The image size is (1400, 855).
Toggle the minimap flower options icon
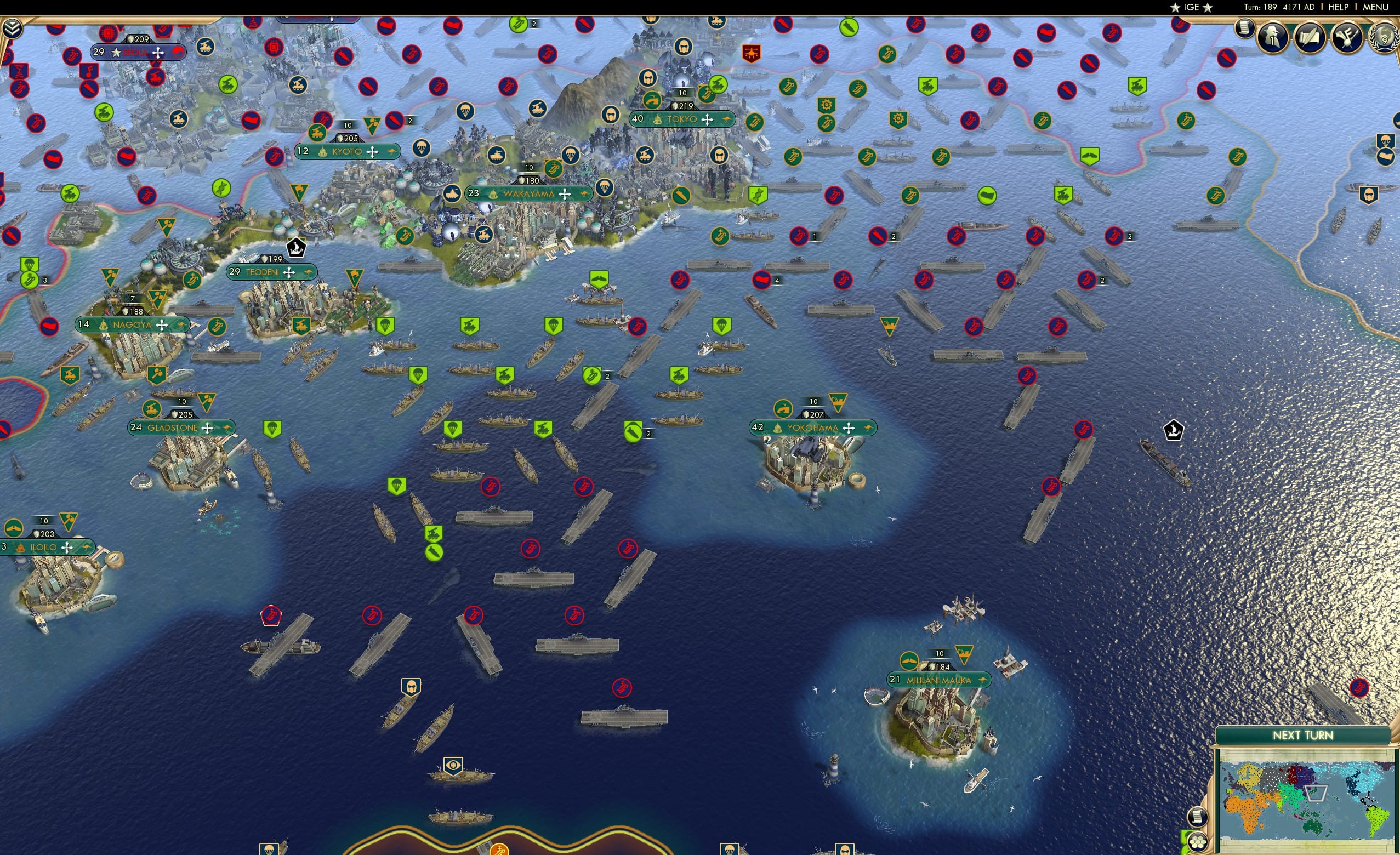[1198, 842]
